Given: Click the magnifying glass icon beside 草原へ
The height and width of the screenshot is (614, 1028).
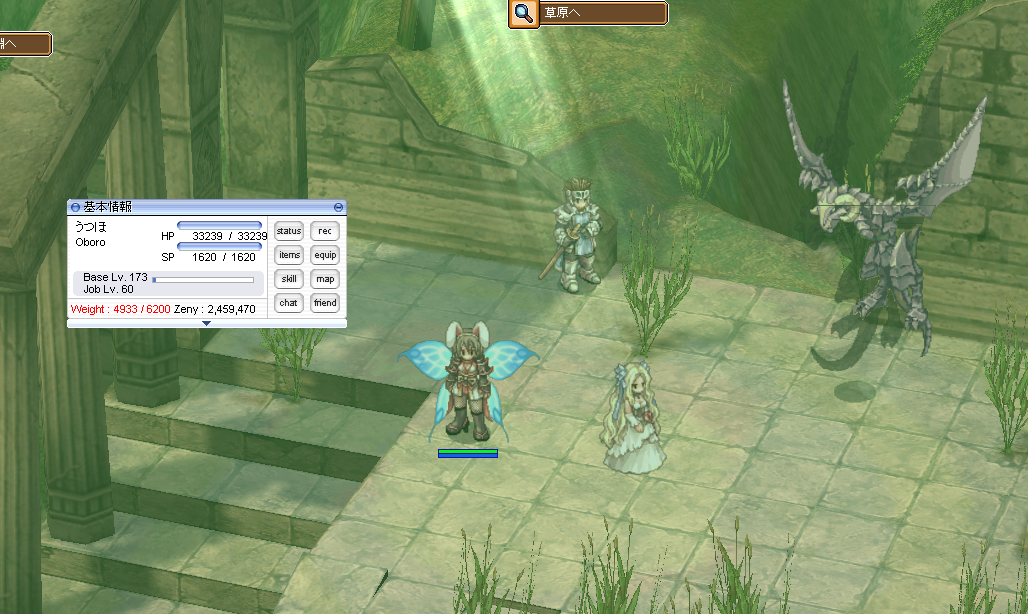Looking at the screenshot, I should 523,14.
